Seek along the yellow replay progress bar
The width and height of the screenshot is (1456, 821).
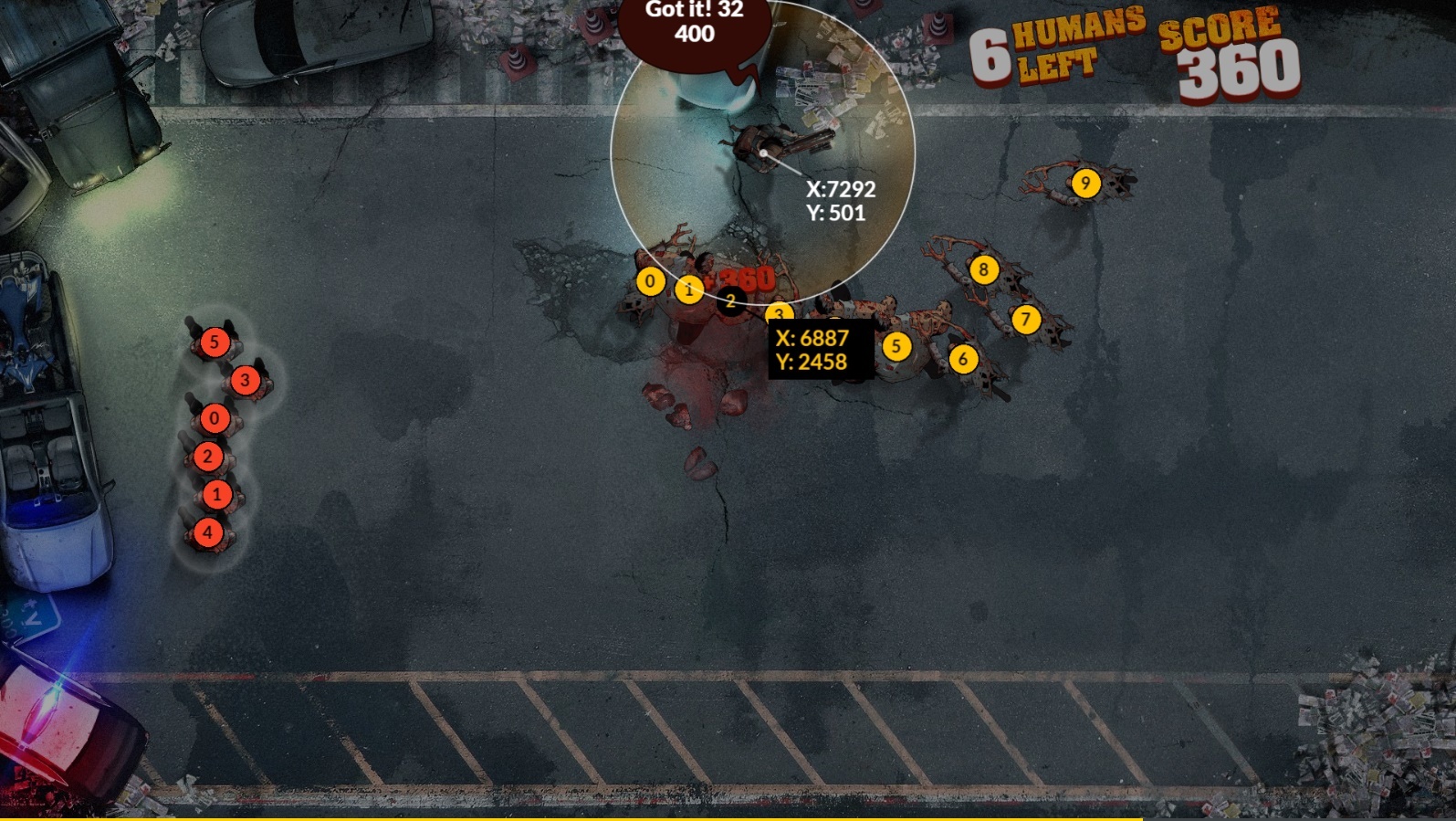571,818
